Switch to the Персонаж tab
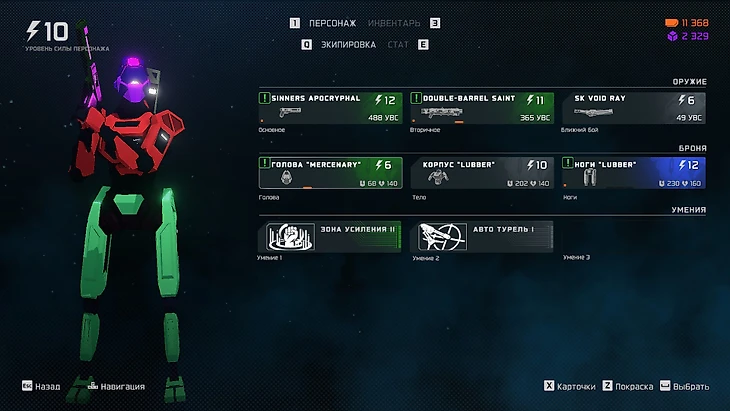 point(334,23)
